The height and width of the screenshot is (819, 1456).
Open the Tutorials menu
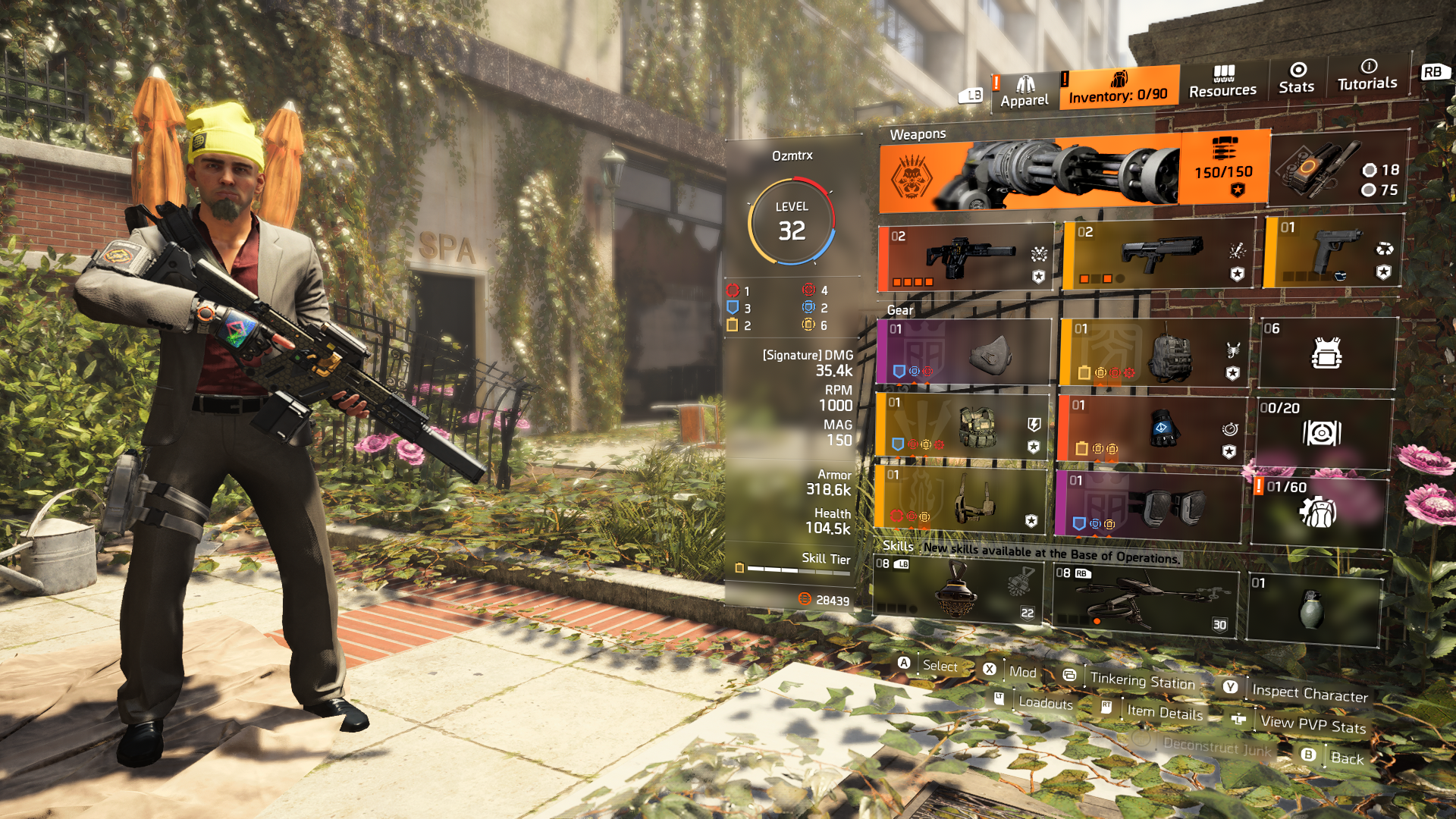1366,83
